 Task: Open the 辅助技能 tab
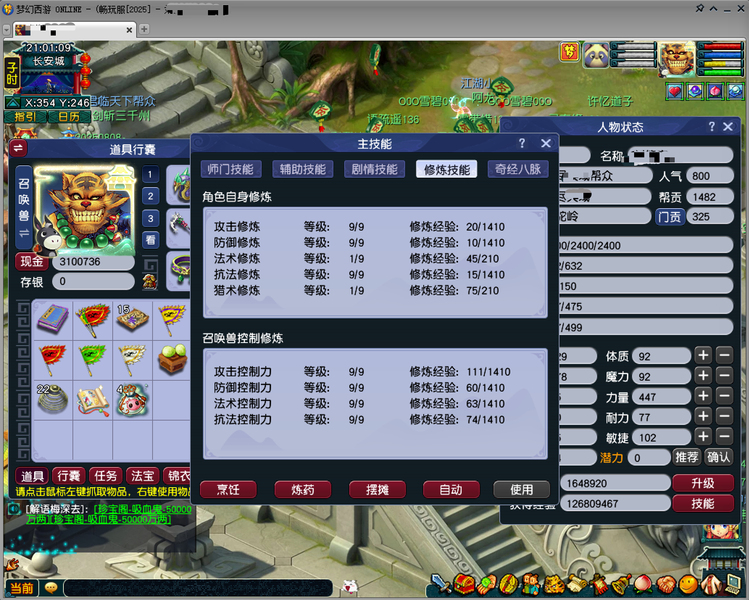coord(302,169)
